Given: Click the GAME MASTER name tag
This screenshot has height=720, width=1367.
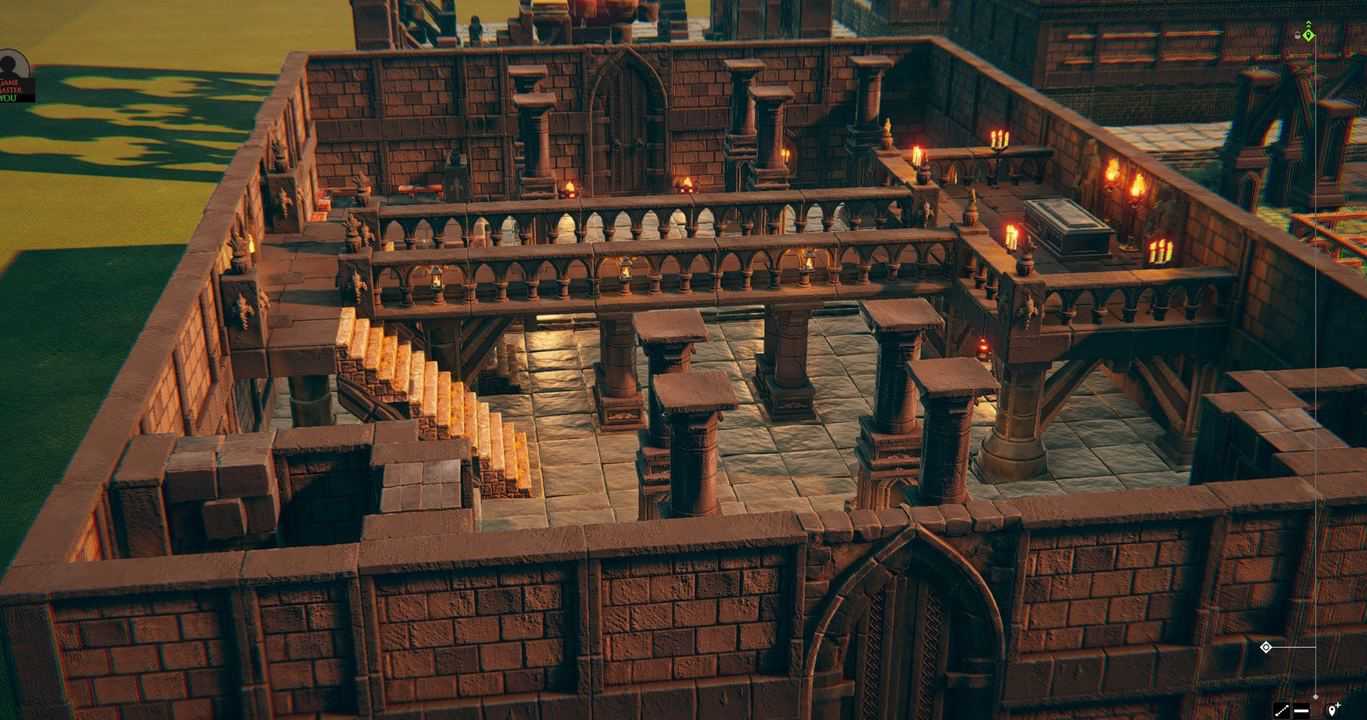Looking at the screenshot, I should click(x=10, y=85).
